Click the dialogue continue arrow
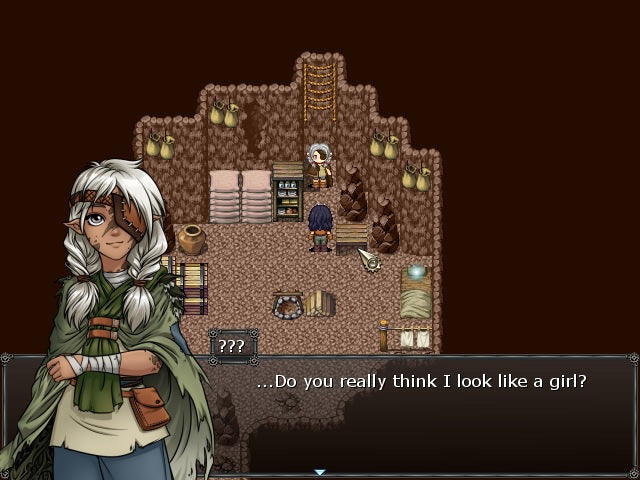This screenshot has height=480, width=640. [x=320, y=472]
